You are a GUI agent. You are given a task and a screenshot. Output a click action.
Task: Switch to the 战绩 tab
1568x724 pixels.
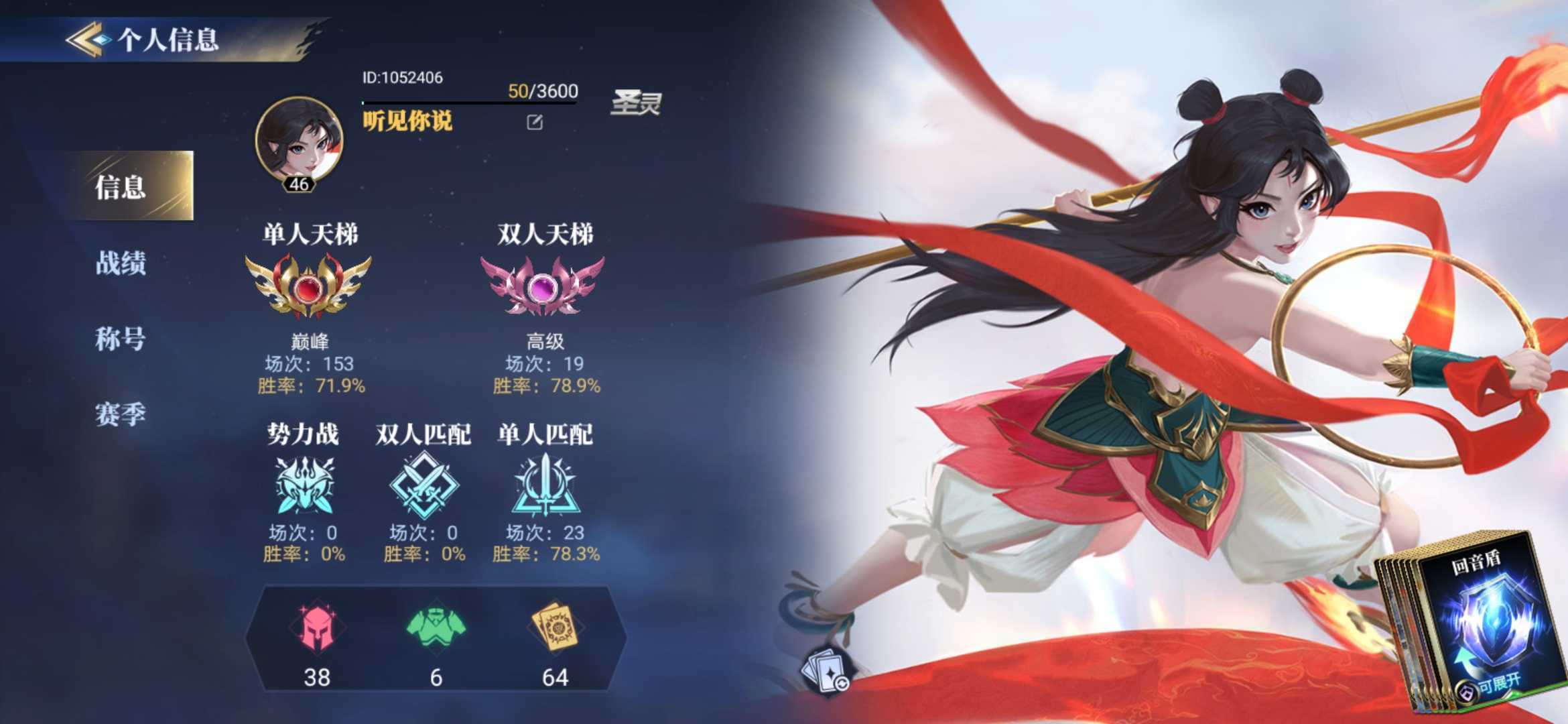(x=121, y=263)
